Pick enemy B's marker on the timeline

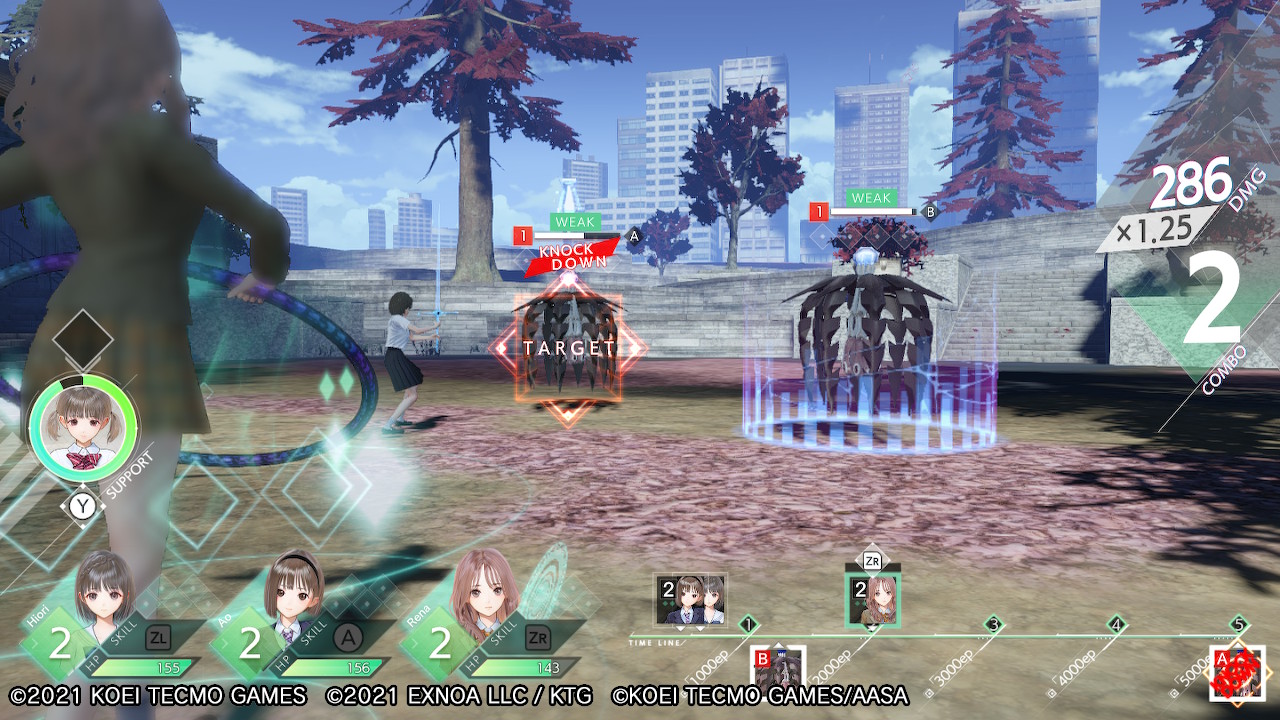point(778,672)
